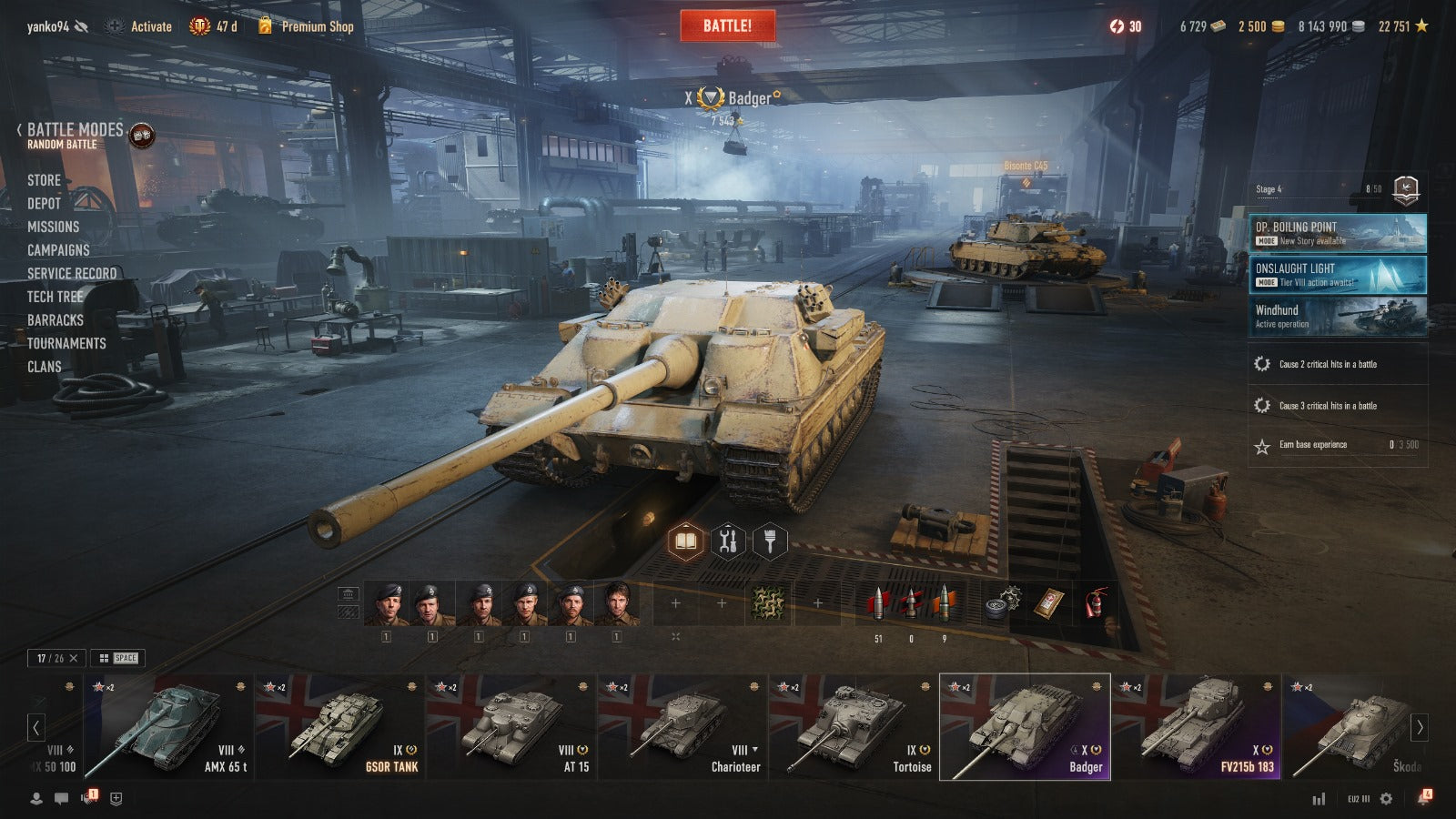
Task: Select the Tortoise tank in the carousel
Action: [853, 727]
